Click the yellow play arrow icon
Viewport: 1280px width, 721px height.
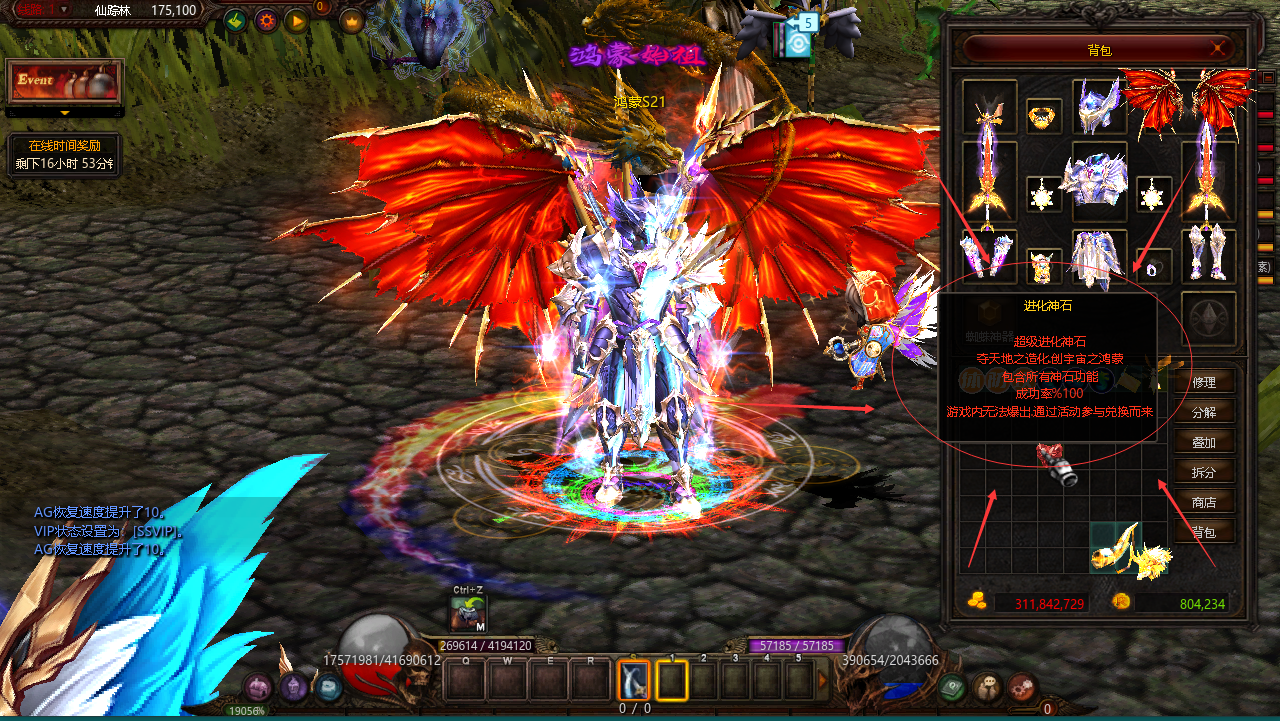pyautogui.click(x=296, y=20)
